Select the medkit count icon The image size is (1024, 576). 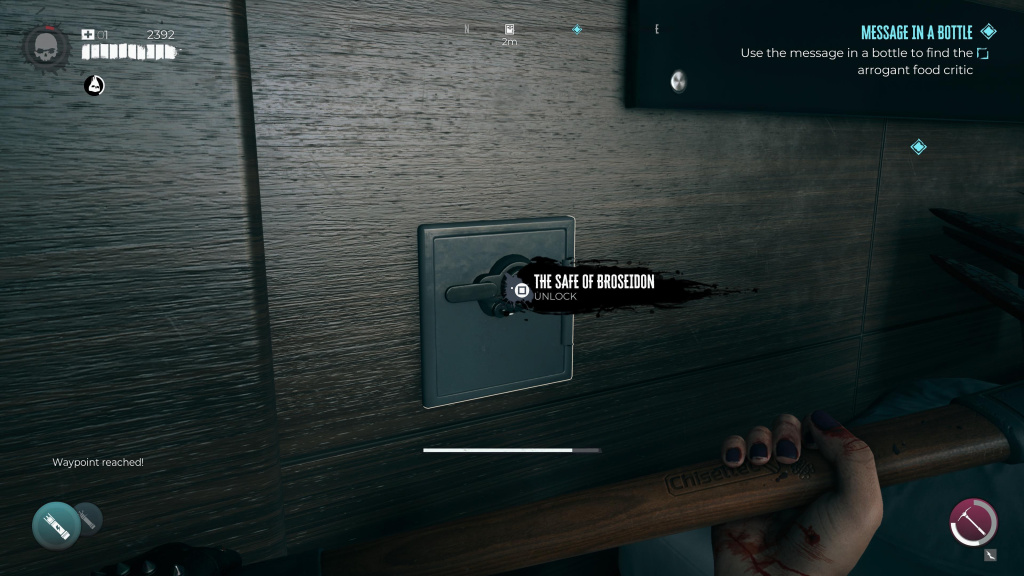coord(88,35)
